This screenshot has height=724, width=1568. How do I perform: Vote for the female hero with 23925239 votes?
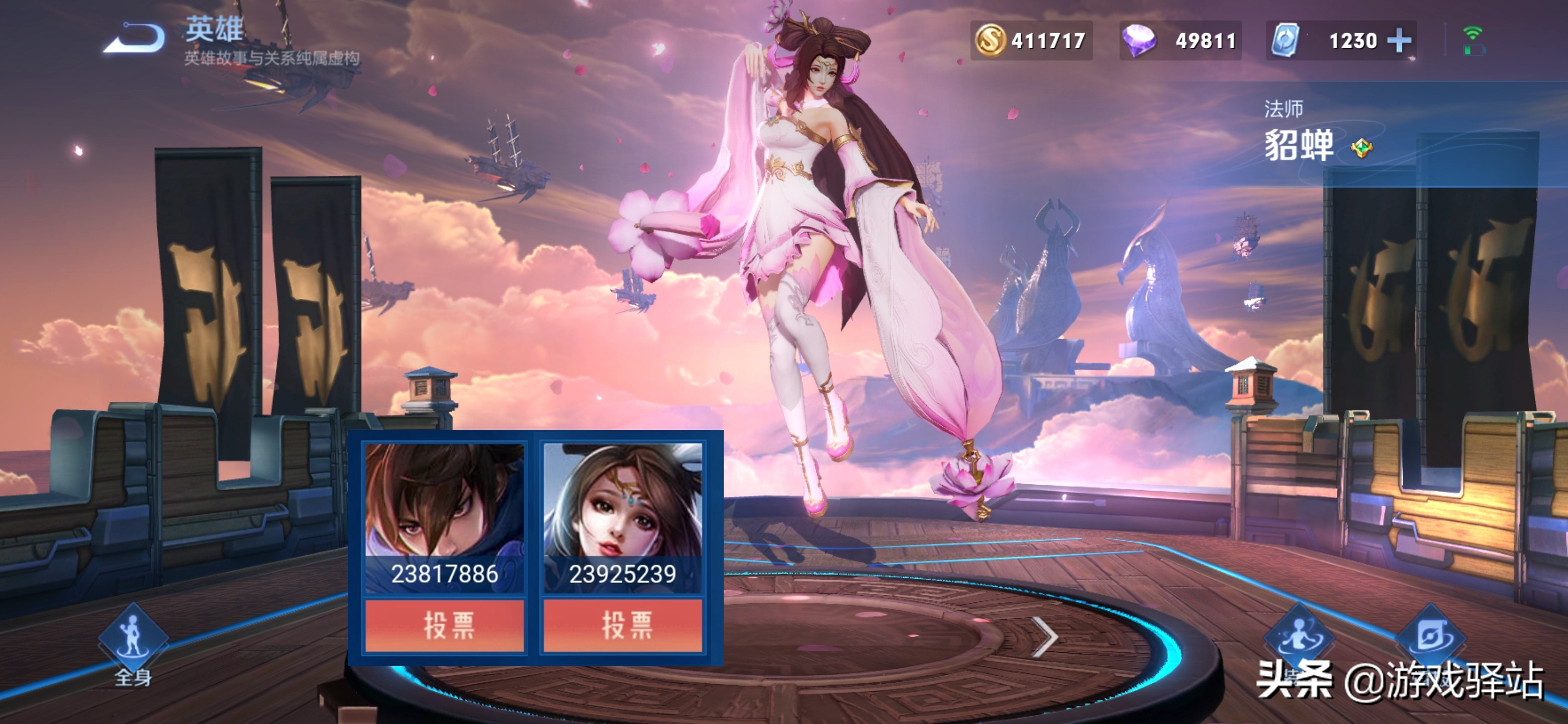(x=622, y=625)
